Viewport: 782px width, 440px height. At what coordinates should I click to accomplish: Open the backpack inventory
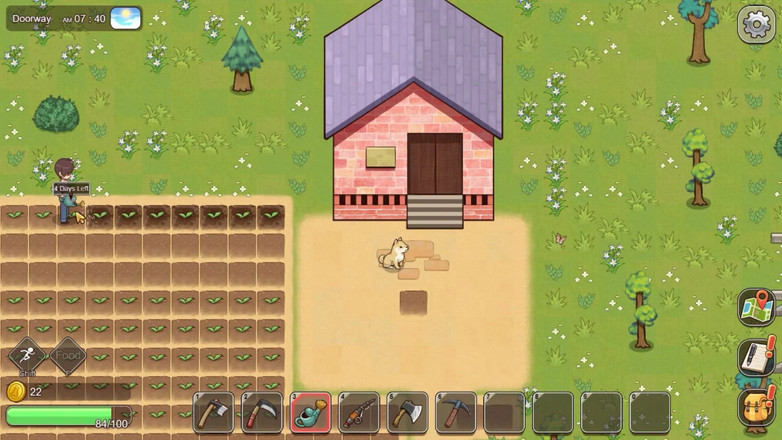[x=757, y=407]
